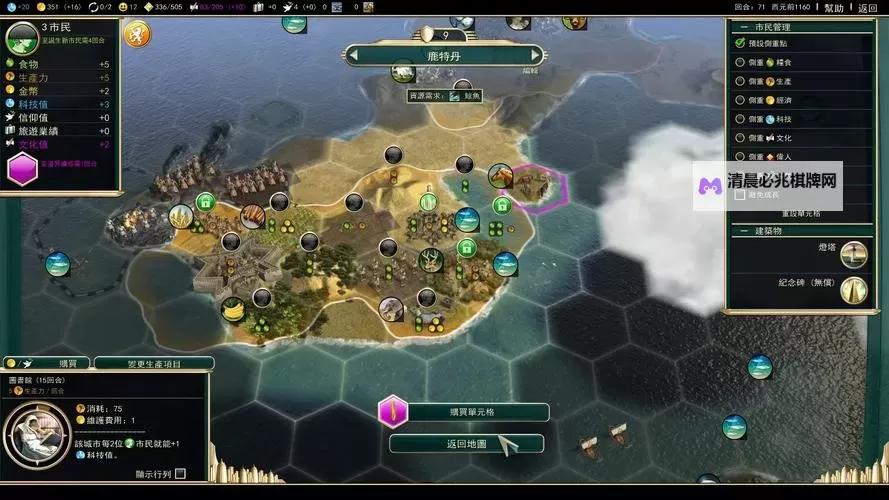Select the 紀念碑 monument building icon

[x=853, y=290]
